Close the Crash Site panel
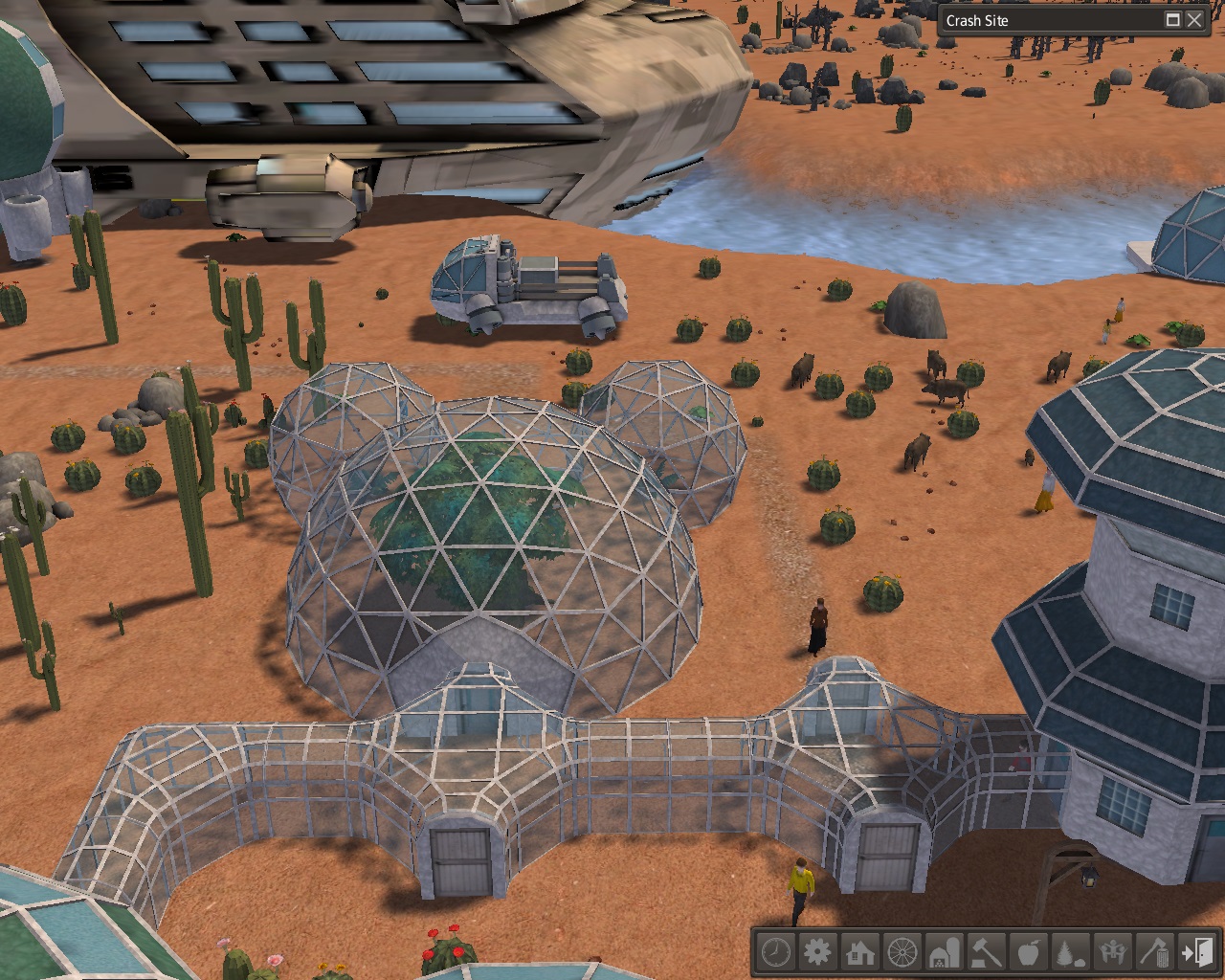The width and height of the screenshot is (1225, 980). (x=1194, y=20)
